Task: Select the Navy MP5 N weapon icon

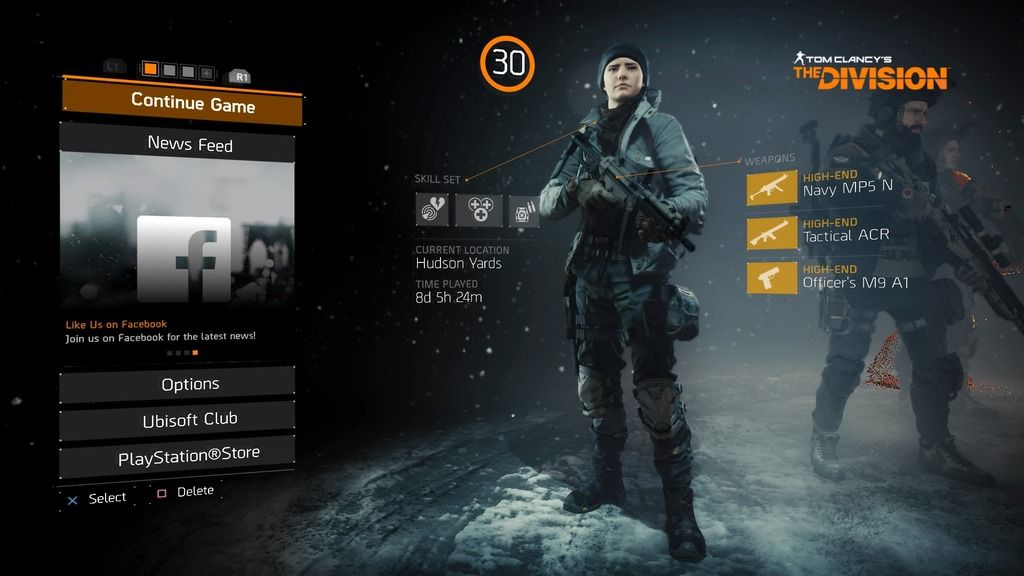Action: click(x=772, y=188)
